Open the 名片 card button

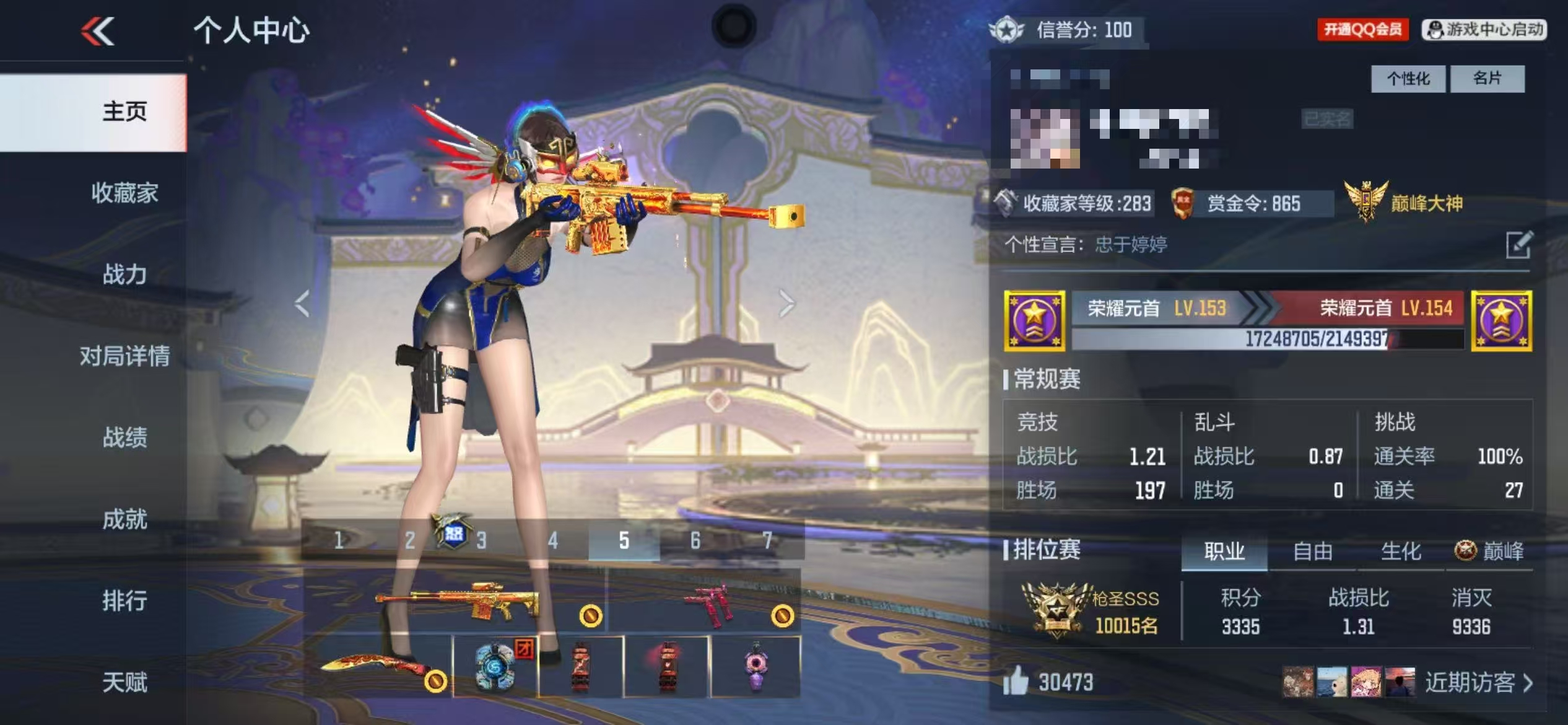click(1487, 79)
